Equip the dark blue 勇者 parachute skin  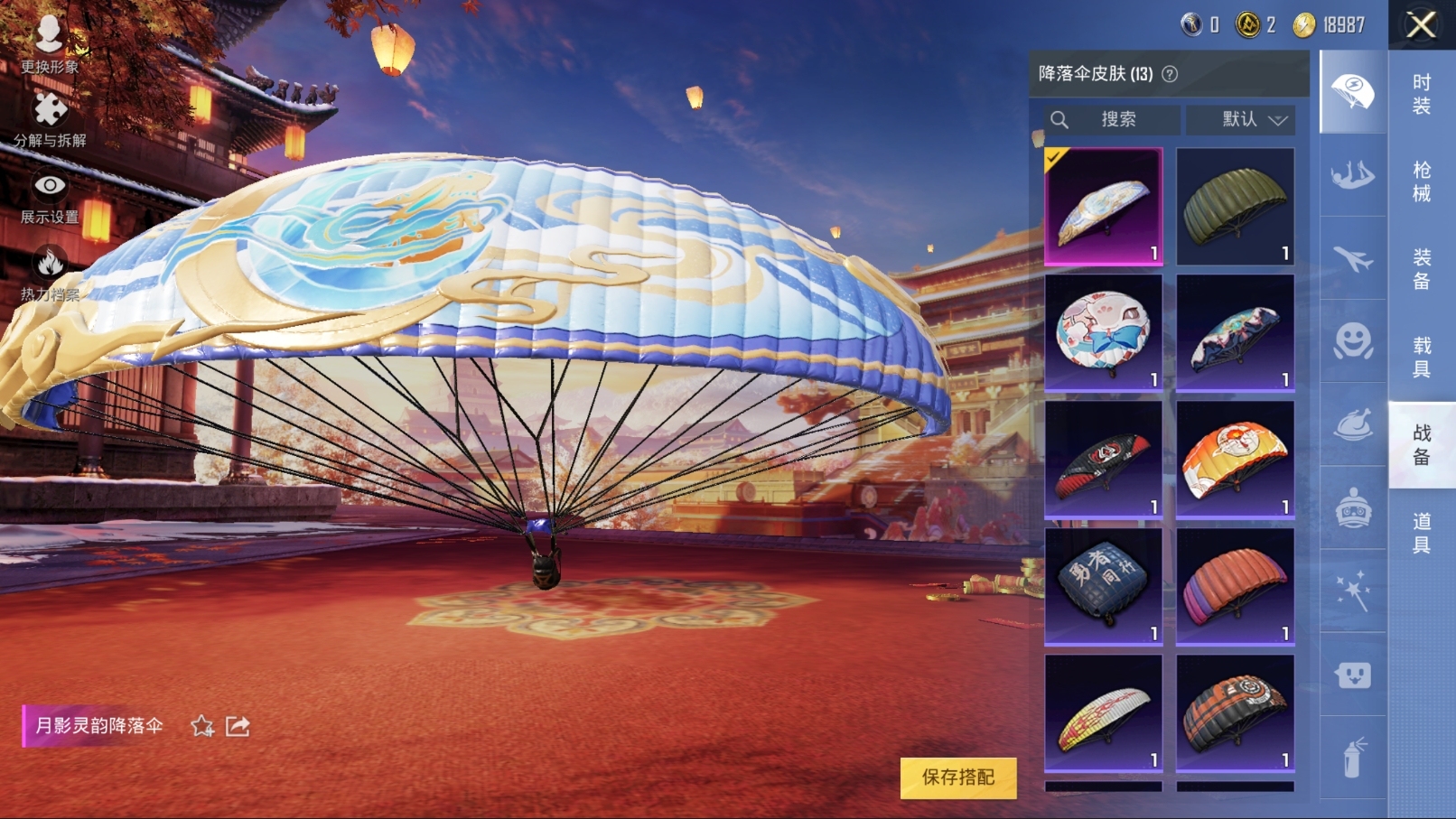pyautogui.click(x=1103, y=586)
